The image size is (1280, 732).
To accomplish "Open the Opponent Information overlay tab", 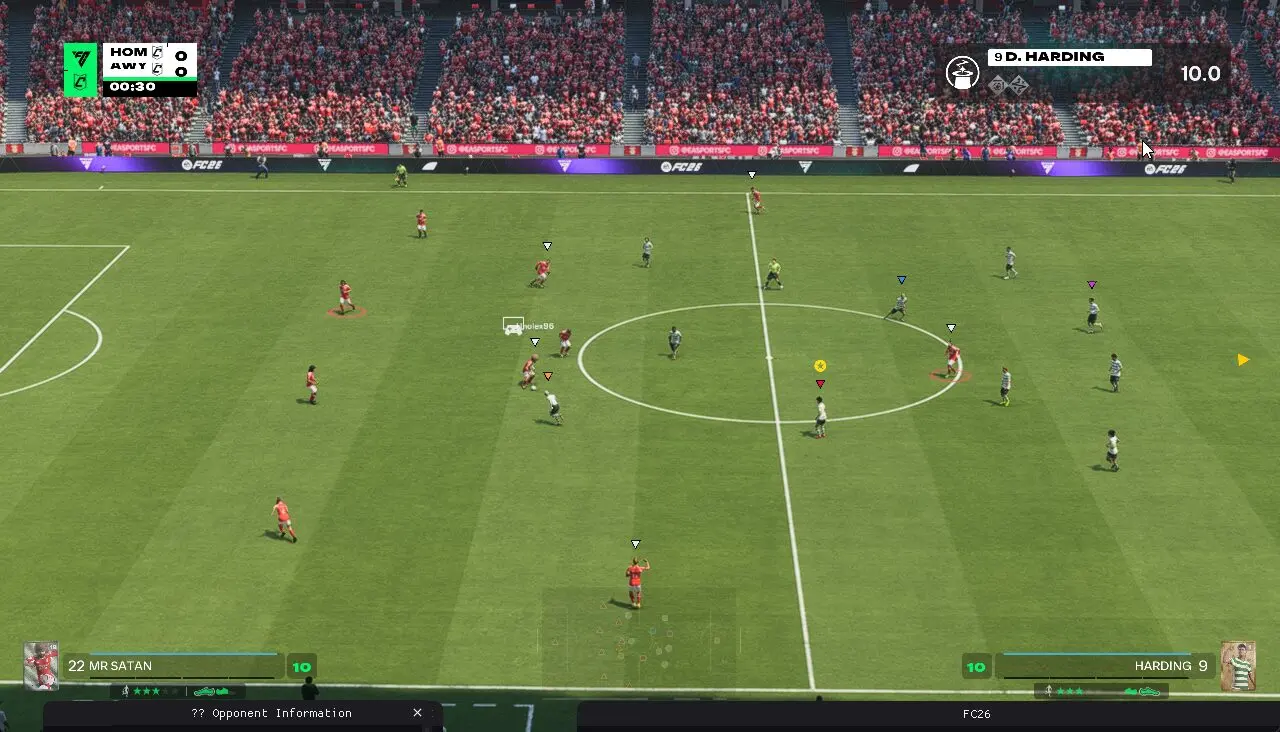I will pos(271,714).
